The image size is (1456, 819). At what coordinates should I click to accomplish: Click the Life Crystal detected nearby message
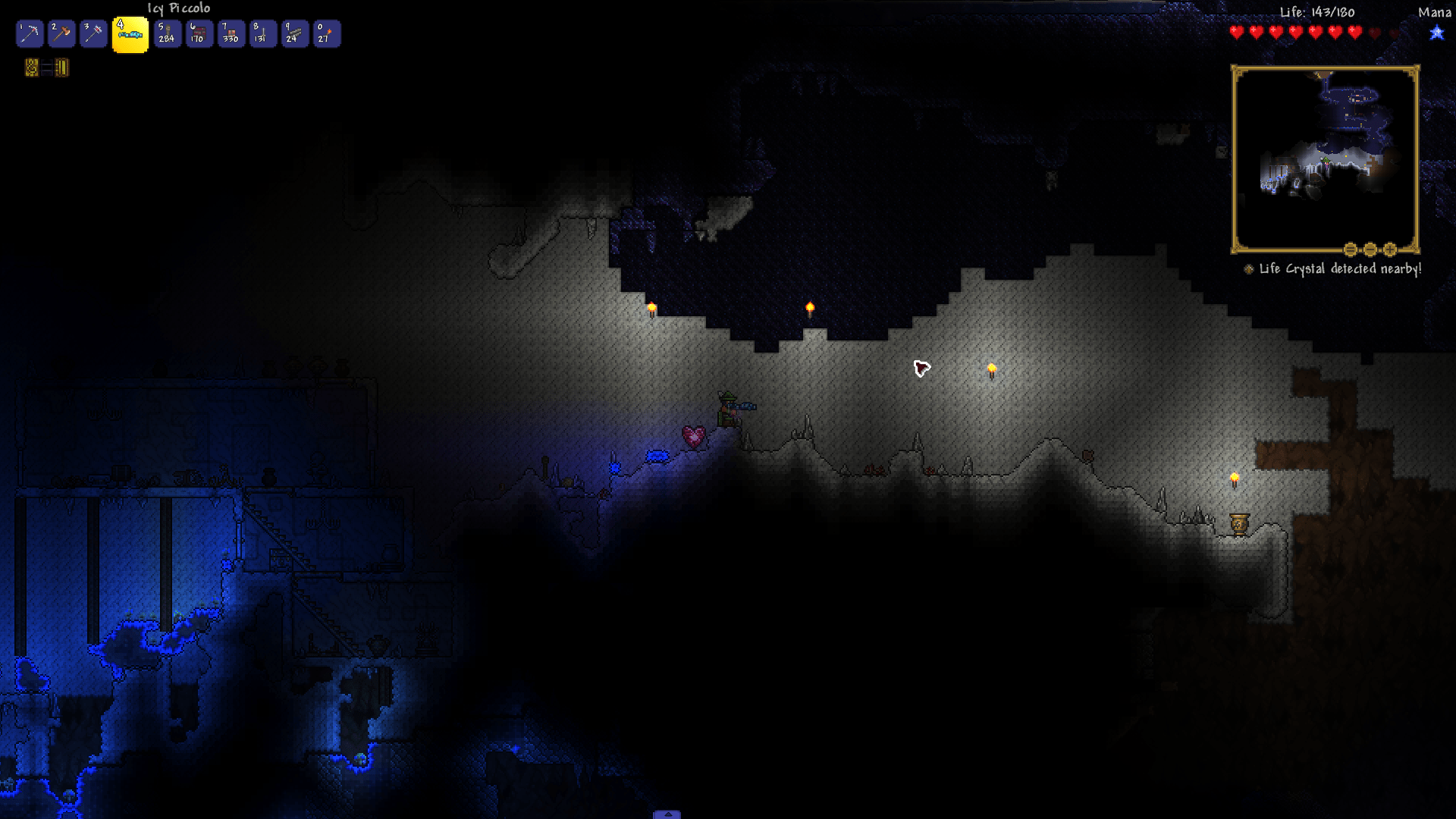click(1339, 268)
